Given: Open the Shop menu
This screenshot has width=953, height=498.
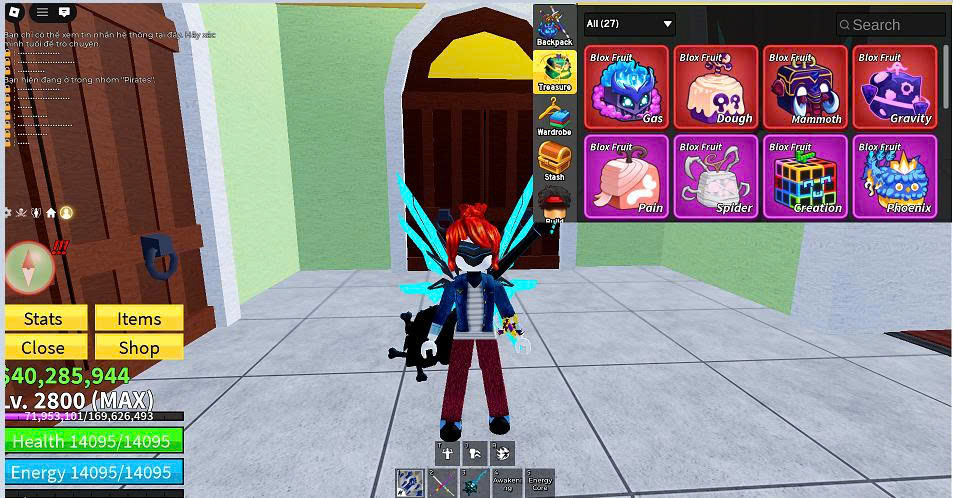Looking at the screenshot, I should coord(139,348).
